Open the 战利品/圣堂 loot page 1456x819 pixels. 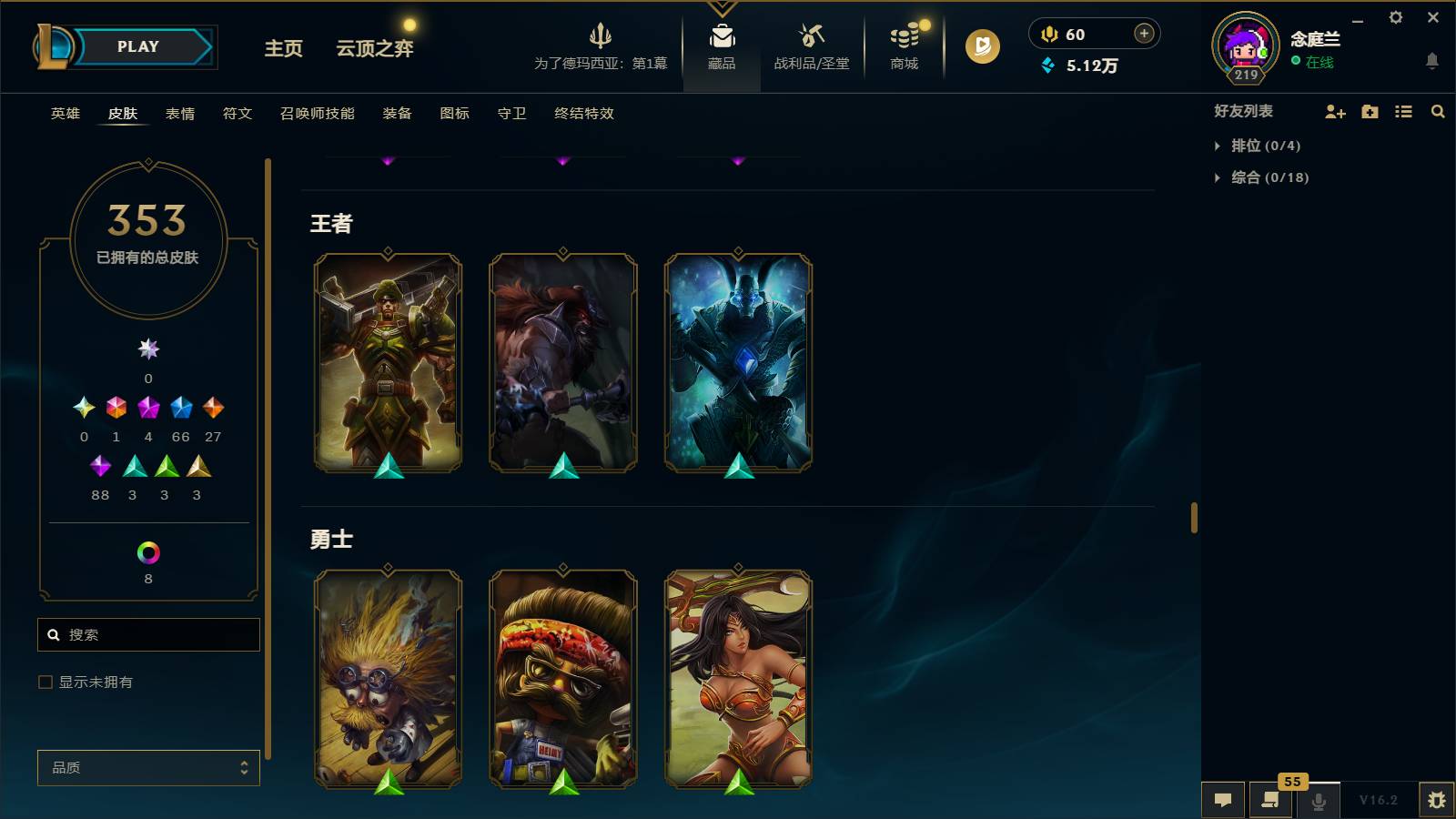point(810,47)
